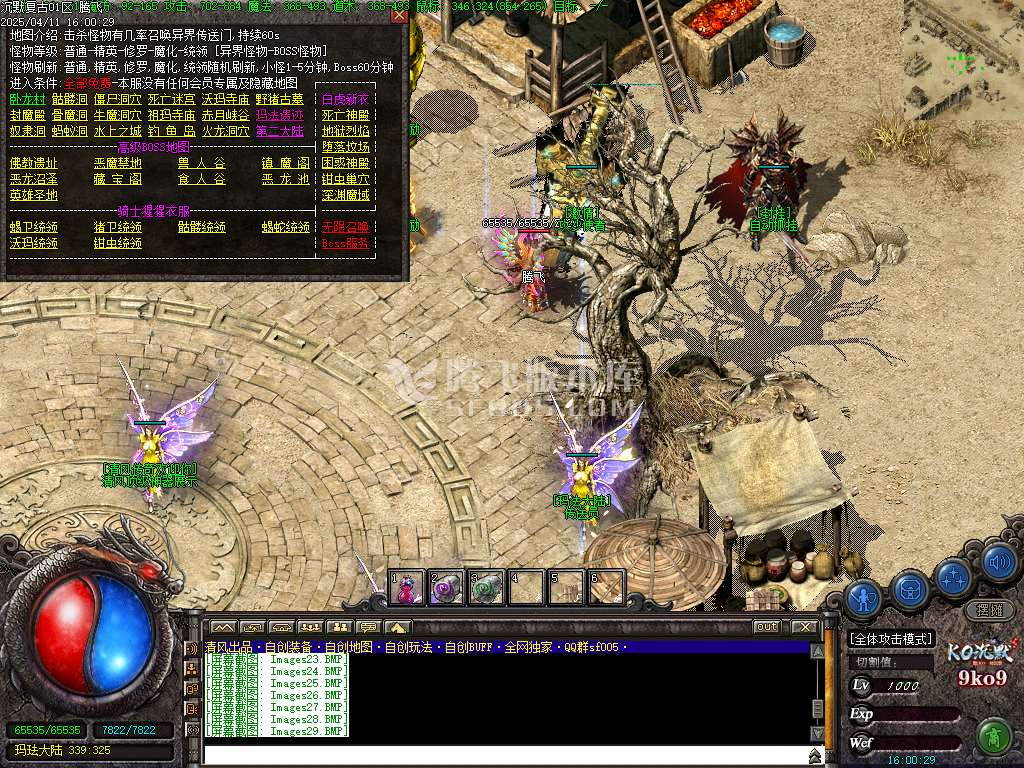Screen dimensions: 1024x768
Task: Use the red potion in hotbar slot 1
Action: tap(406, 588)
